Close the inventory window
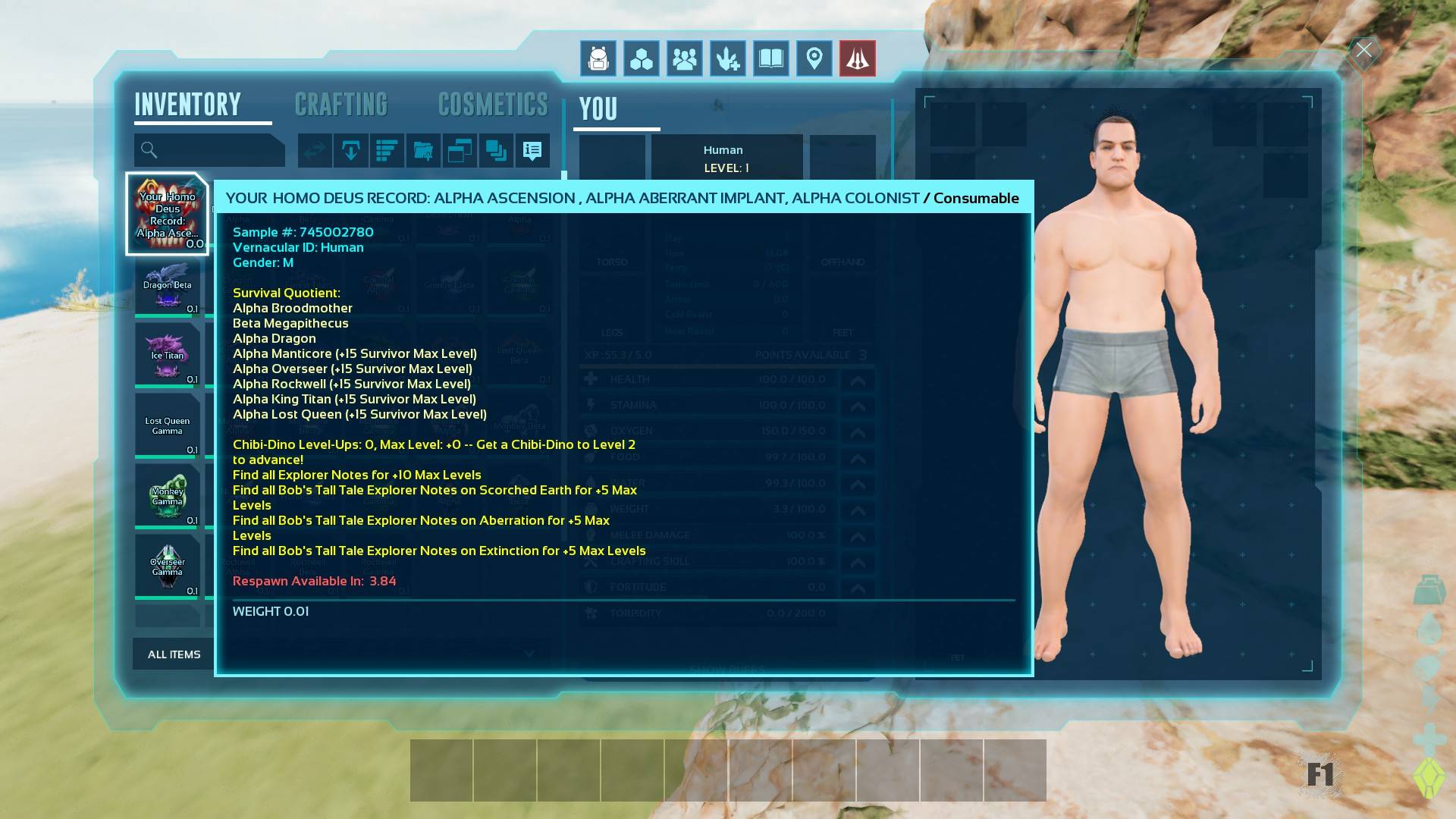 point(1363,51)
